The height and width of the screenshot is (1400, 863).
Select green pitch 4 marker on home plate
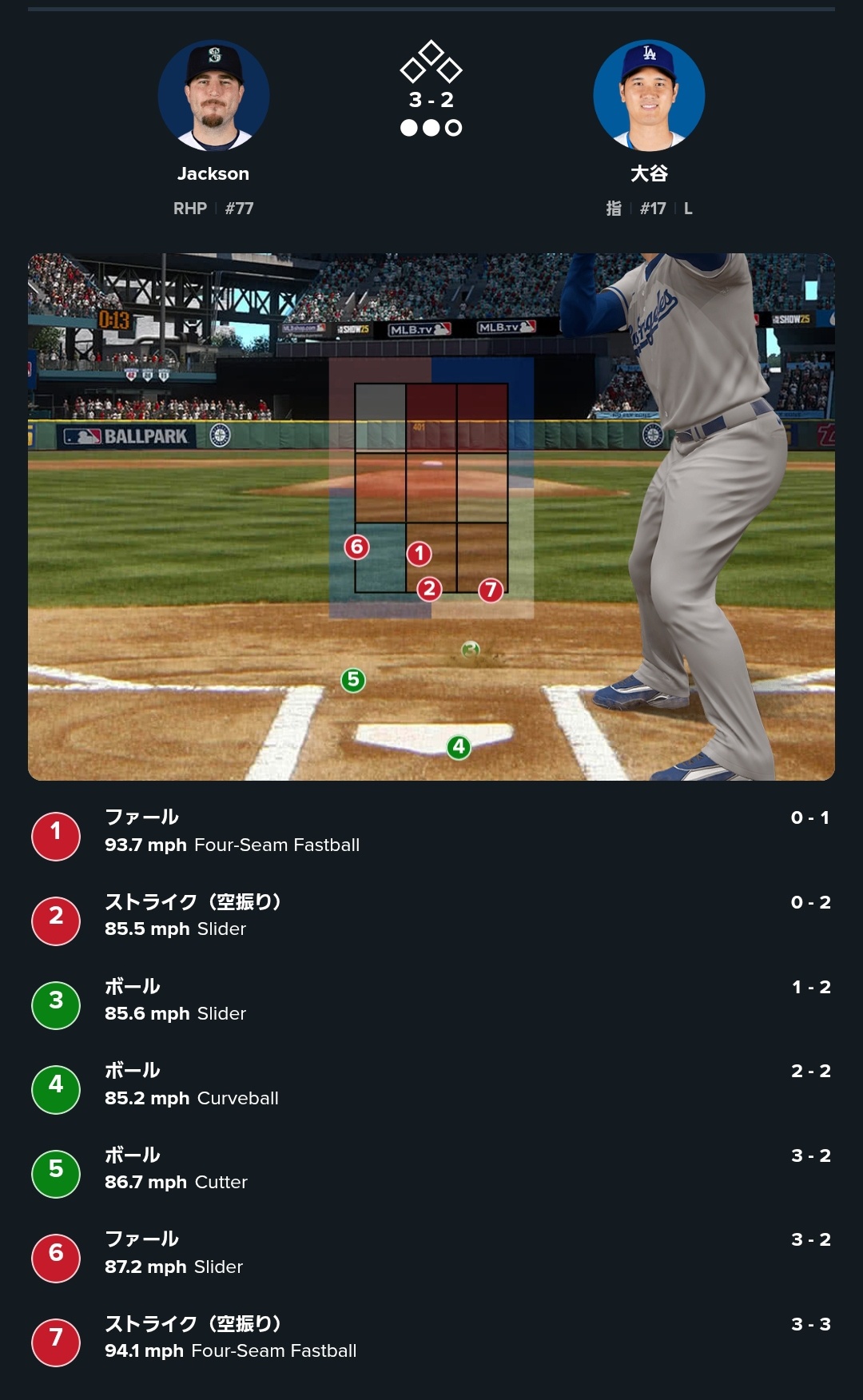tap(459, 747)
